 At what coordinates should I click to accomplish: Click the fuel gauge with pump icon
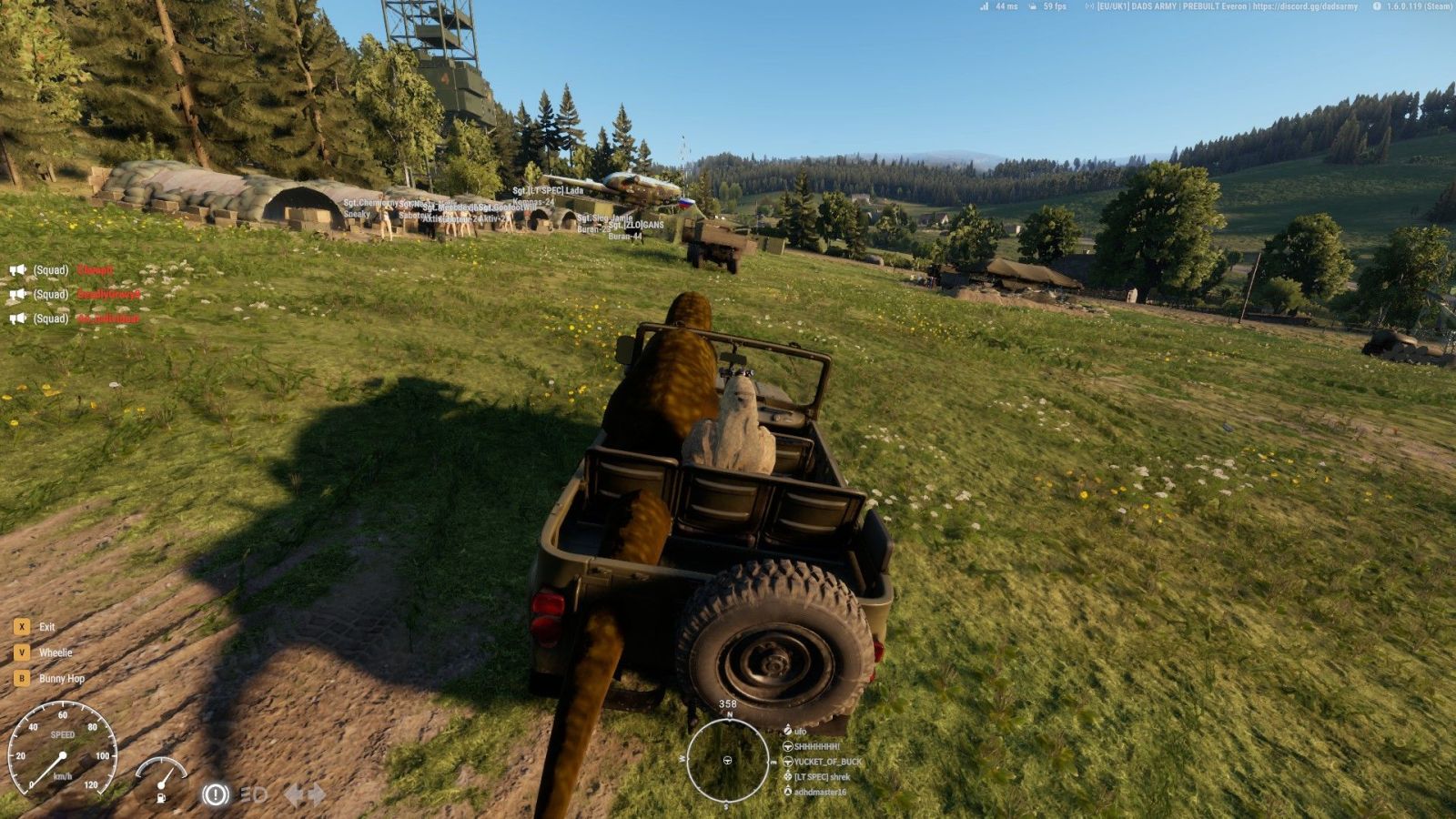point(161,779)
